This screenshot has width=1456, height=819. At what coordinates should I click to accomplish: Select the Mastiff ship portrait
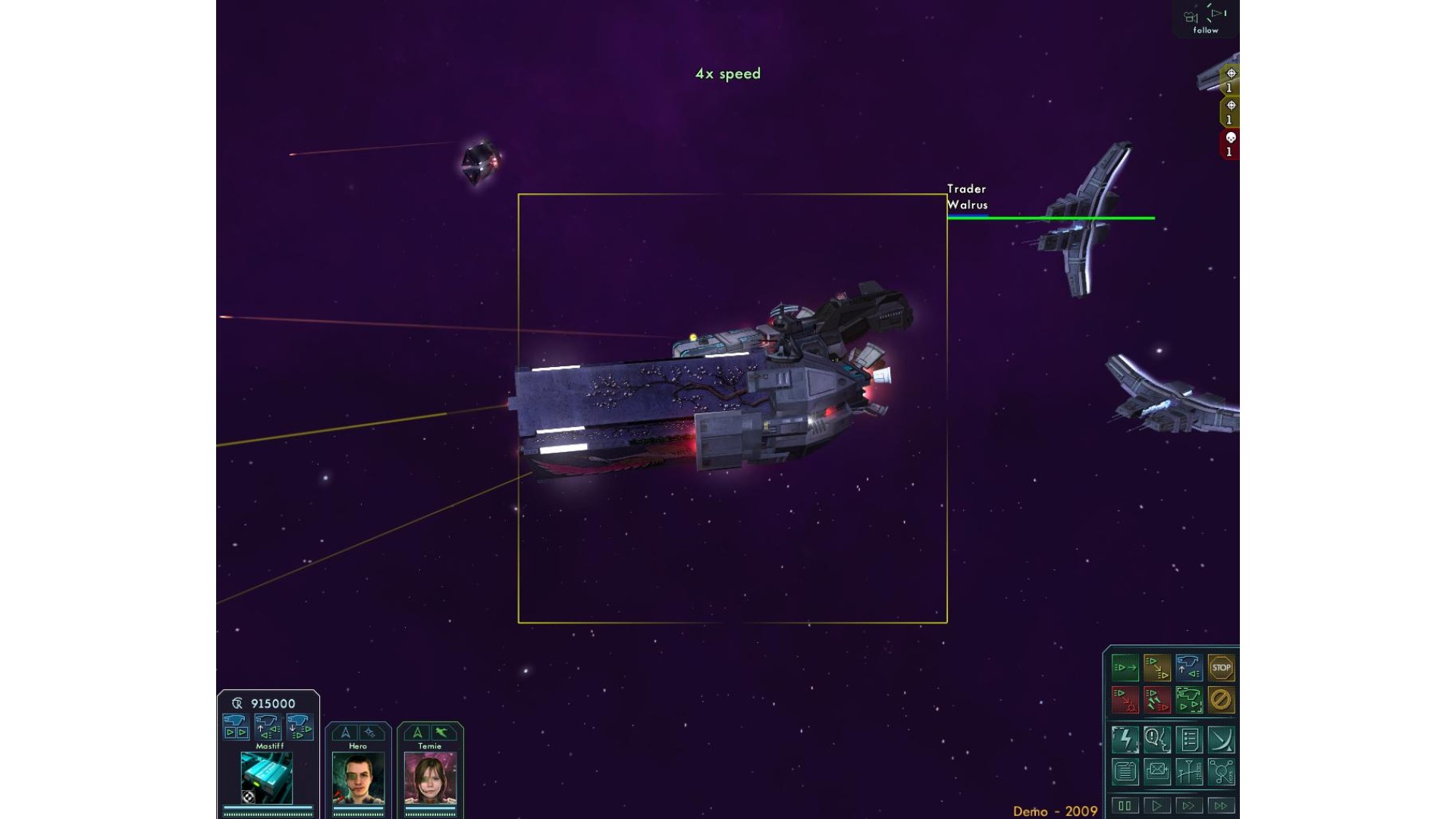pos(267,778)
